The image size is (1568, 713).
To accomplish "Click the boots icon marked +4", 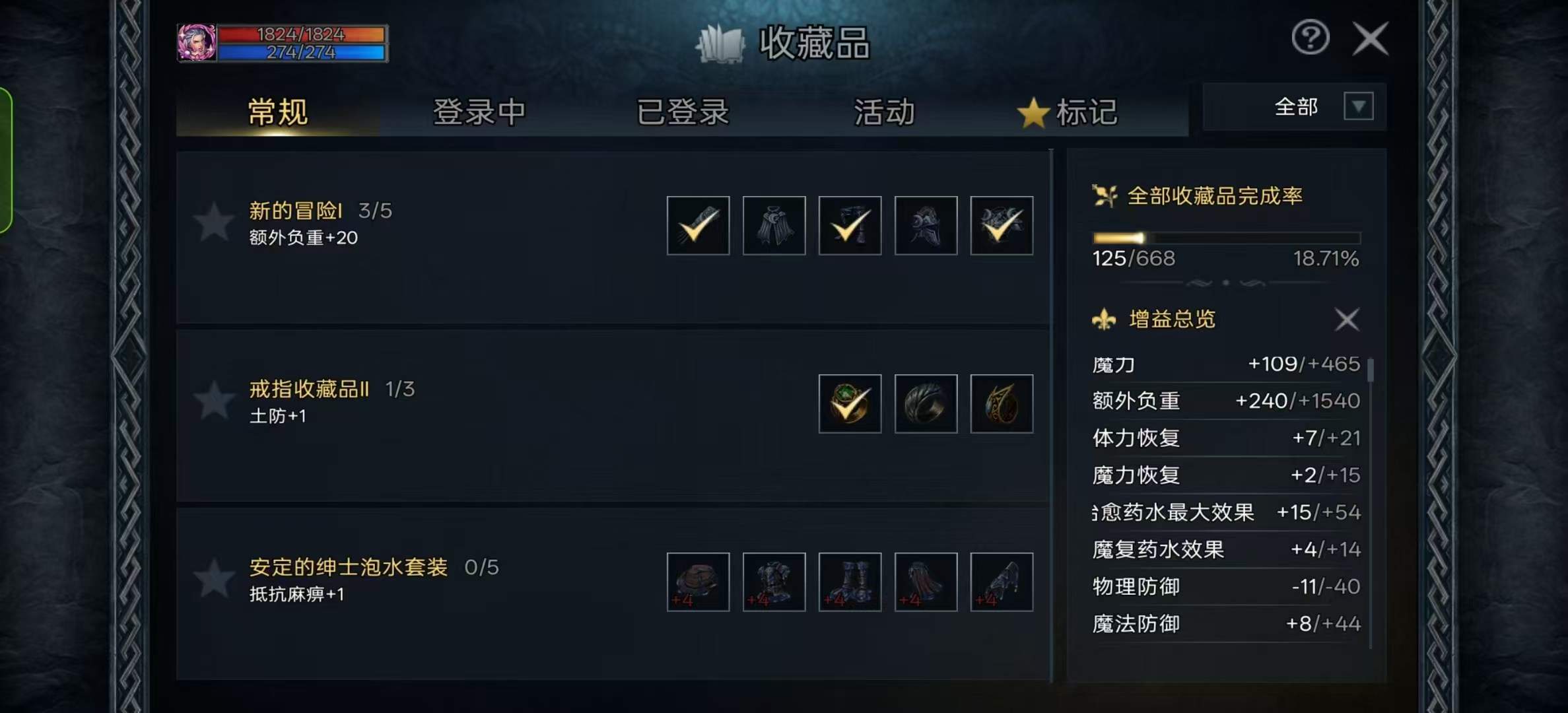I will coord(849,582).
